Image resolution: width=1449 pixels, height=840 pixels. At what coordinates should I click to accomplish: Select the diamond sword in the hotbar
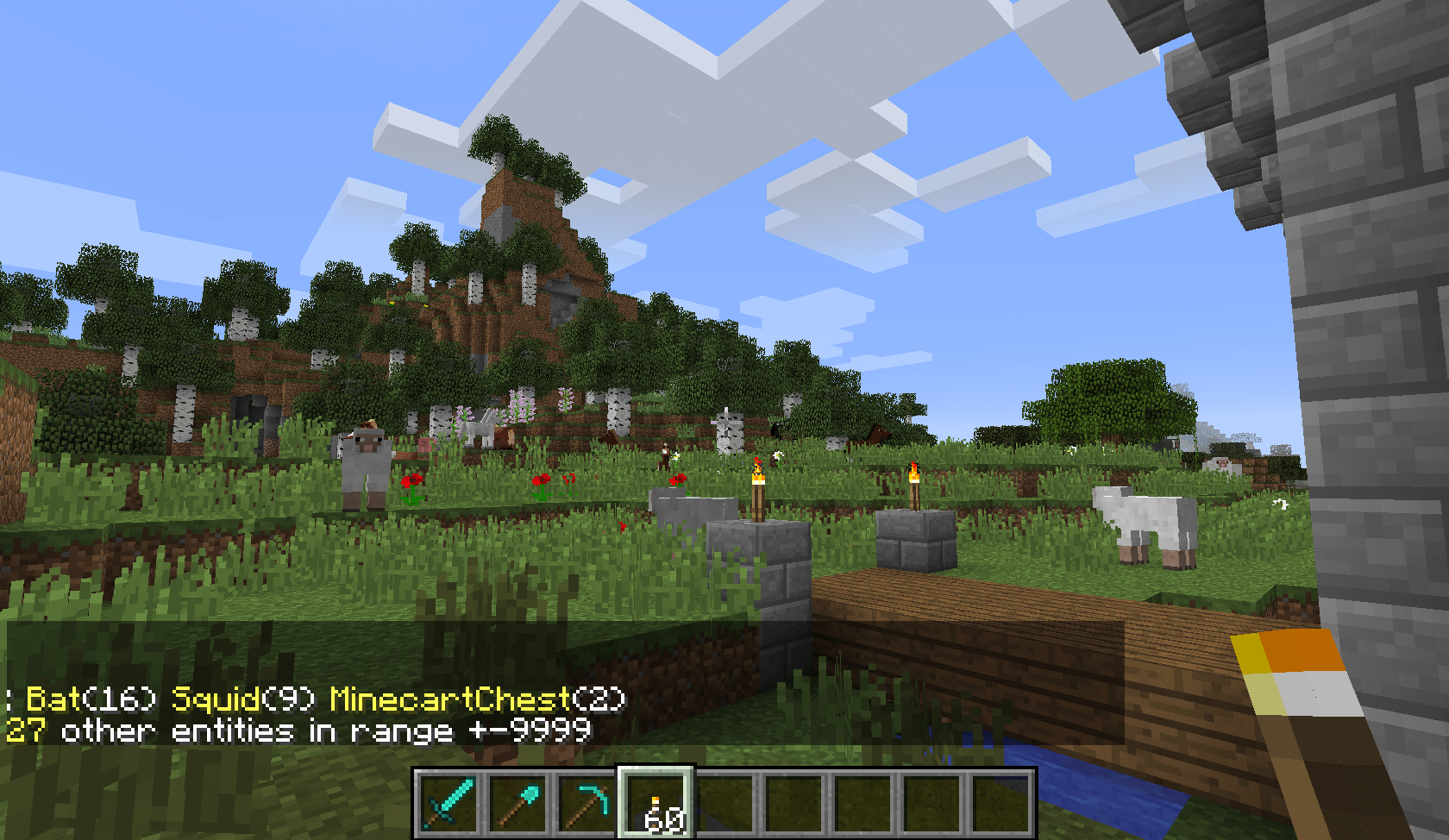(x=448, y=805)
